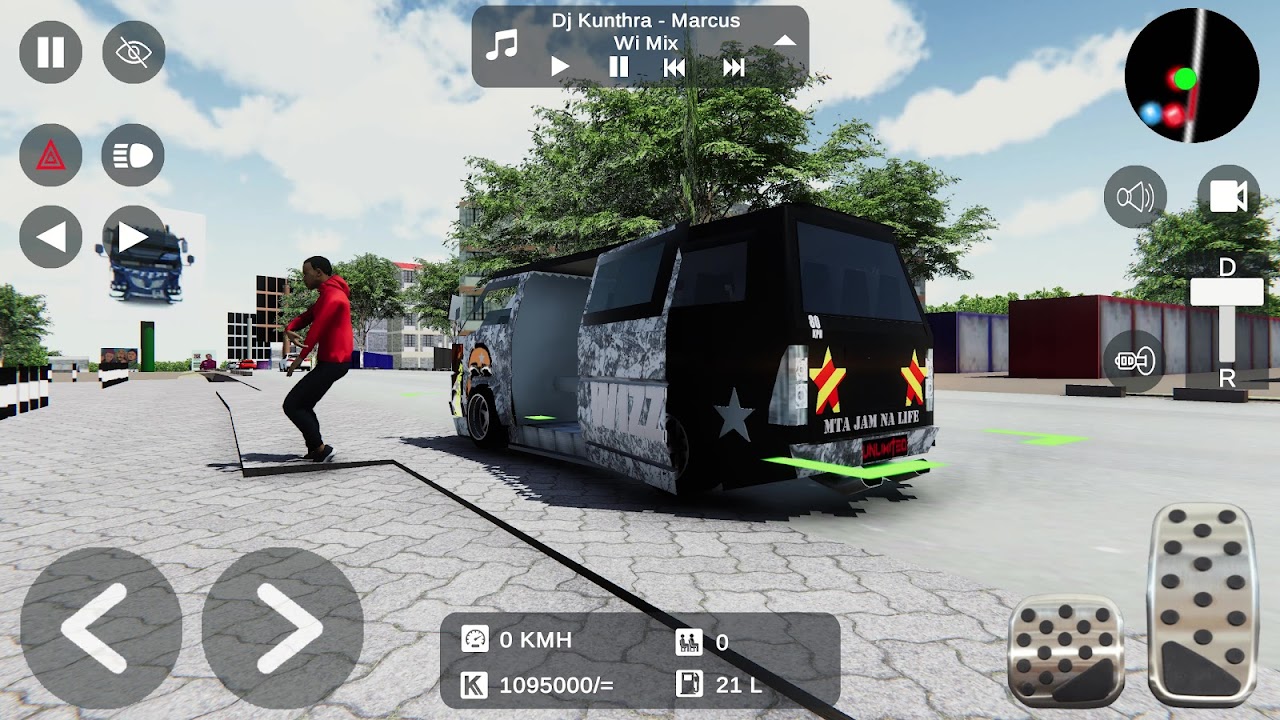
Task: Play the Dj Kunthra - Marcus track
Action: pos(558,68)
